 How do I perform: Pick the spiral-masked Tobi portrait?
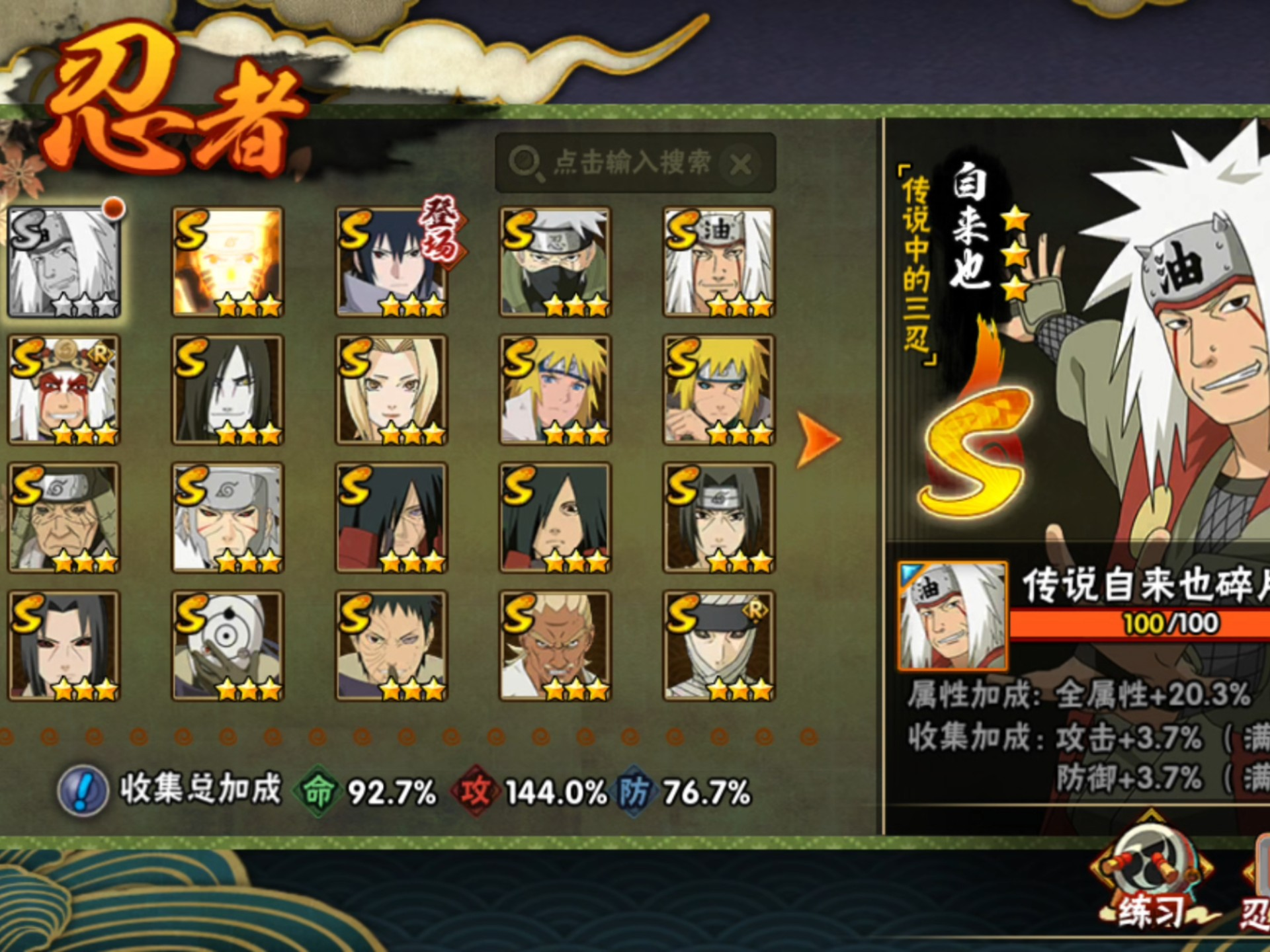click(x=228, y=645)
